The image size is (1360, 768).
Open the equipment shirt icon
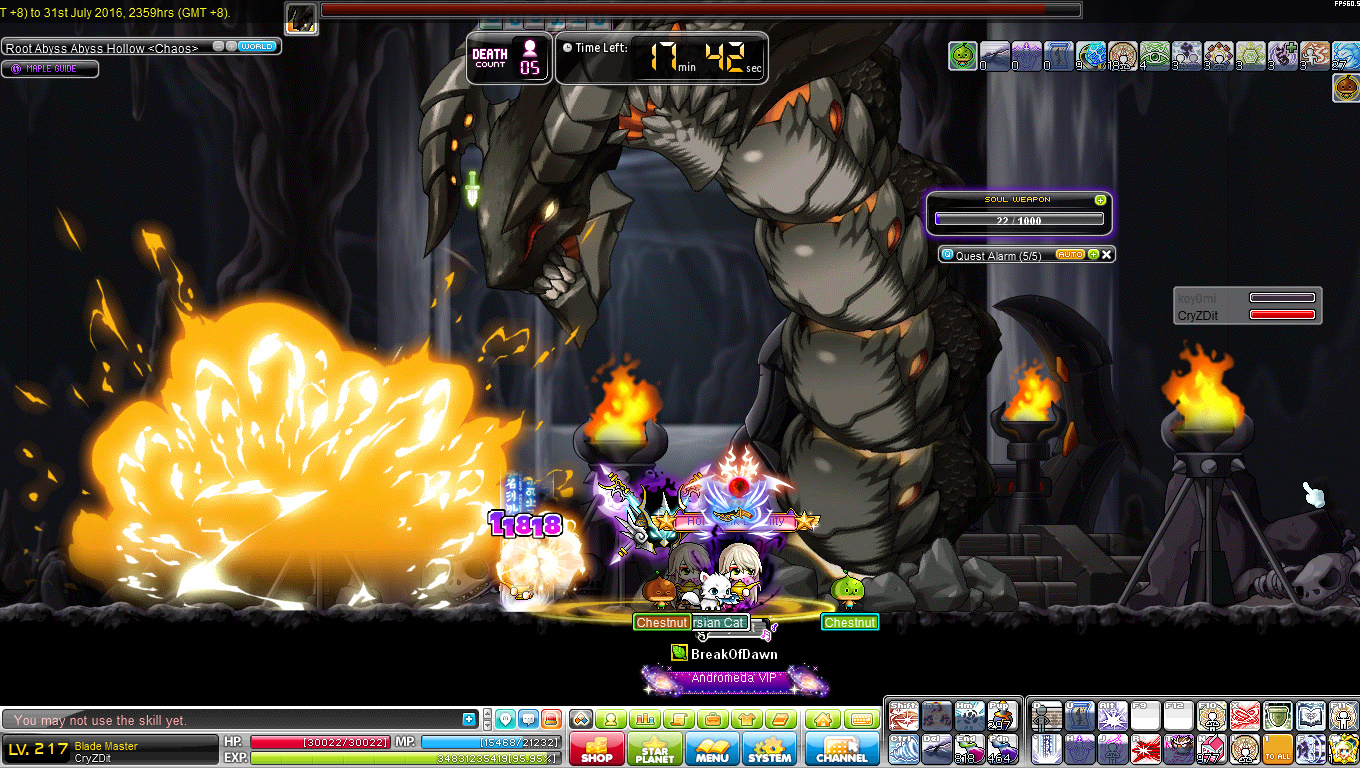coord(746,718)
